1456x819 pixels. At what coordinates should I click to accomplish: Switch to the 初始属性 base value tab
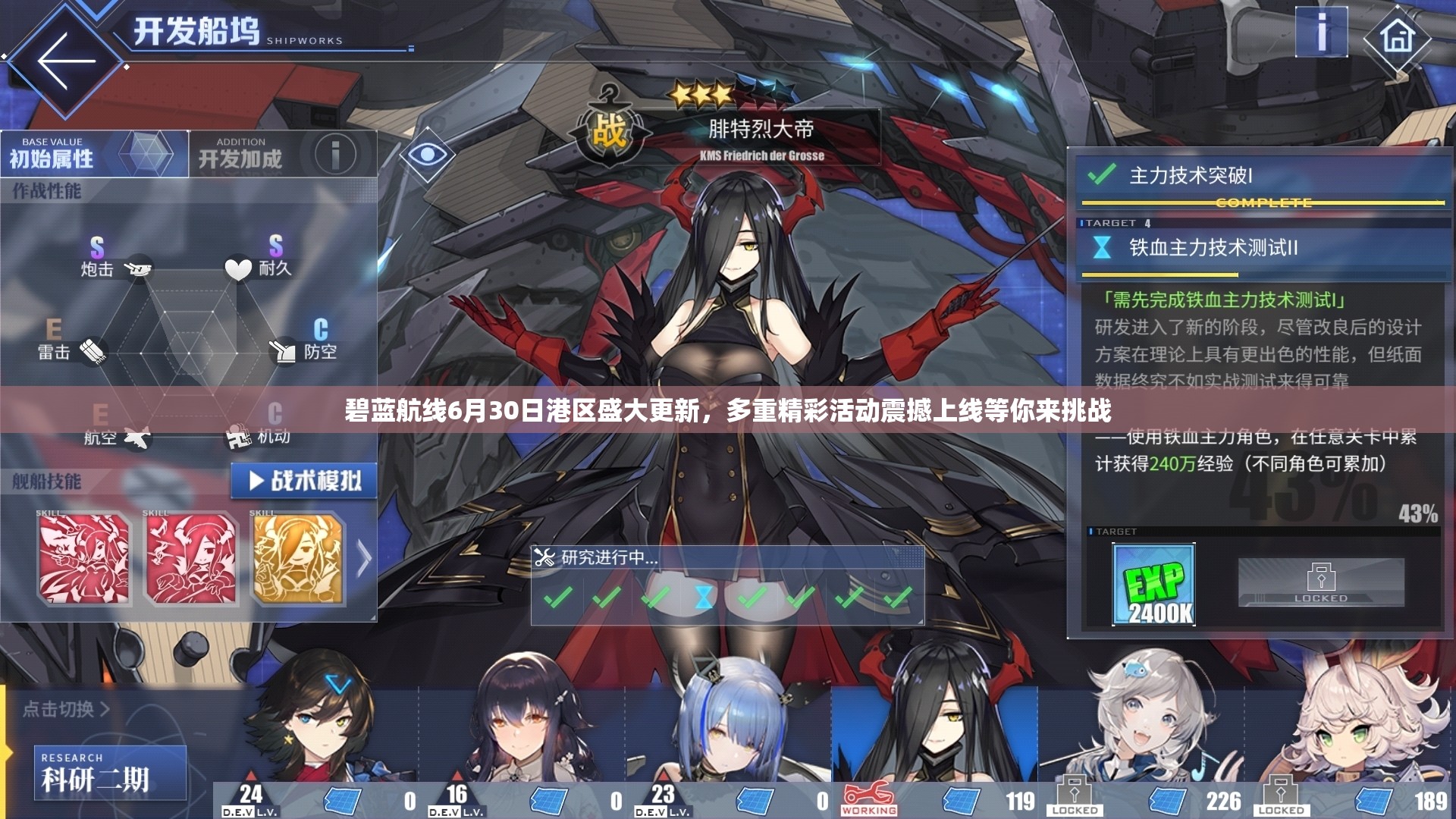pos(94,154)
